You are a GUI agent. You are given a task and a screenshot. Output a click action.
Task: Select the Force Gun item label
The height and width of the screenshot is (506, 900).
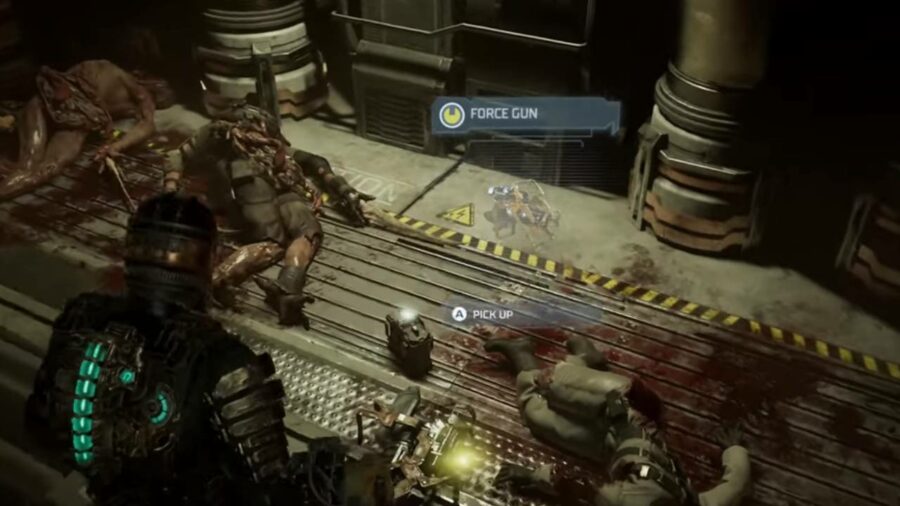tap(524, 114)
